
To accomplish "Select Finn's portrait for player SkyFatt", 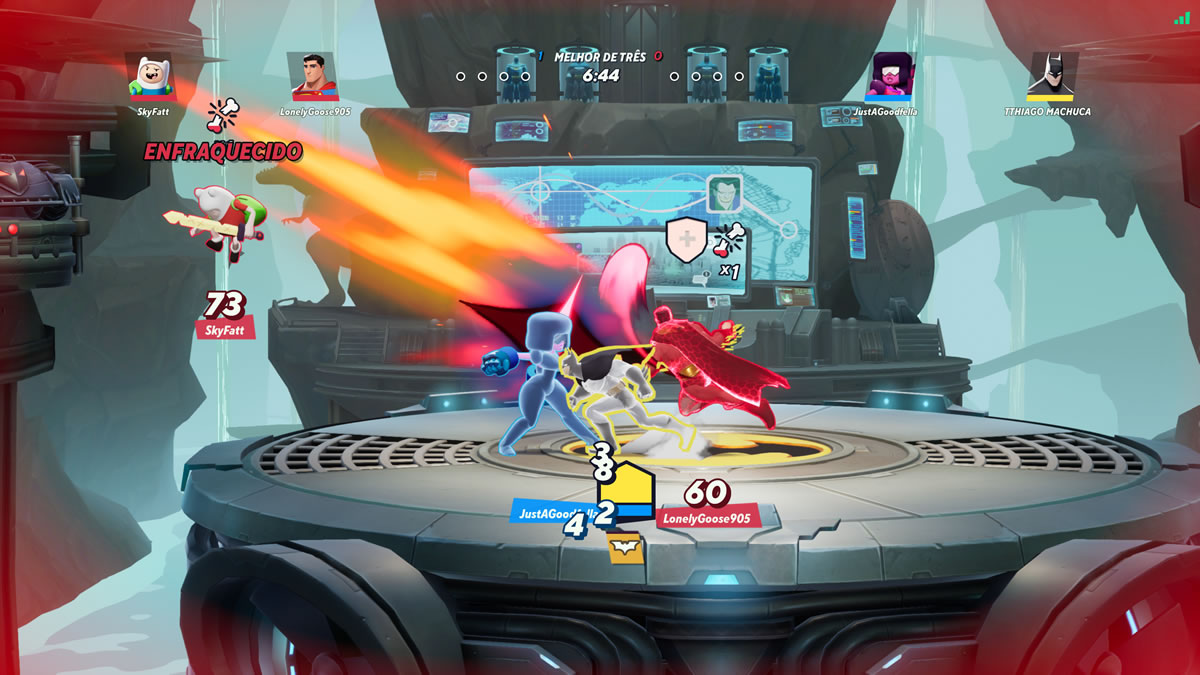I will pyautogui.click(x=152, y=76).
